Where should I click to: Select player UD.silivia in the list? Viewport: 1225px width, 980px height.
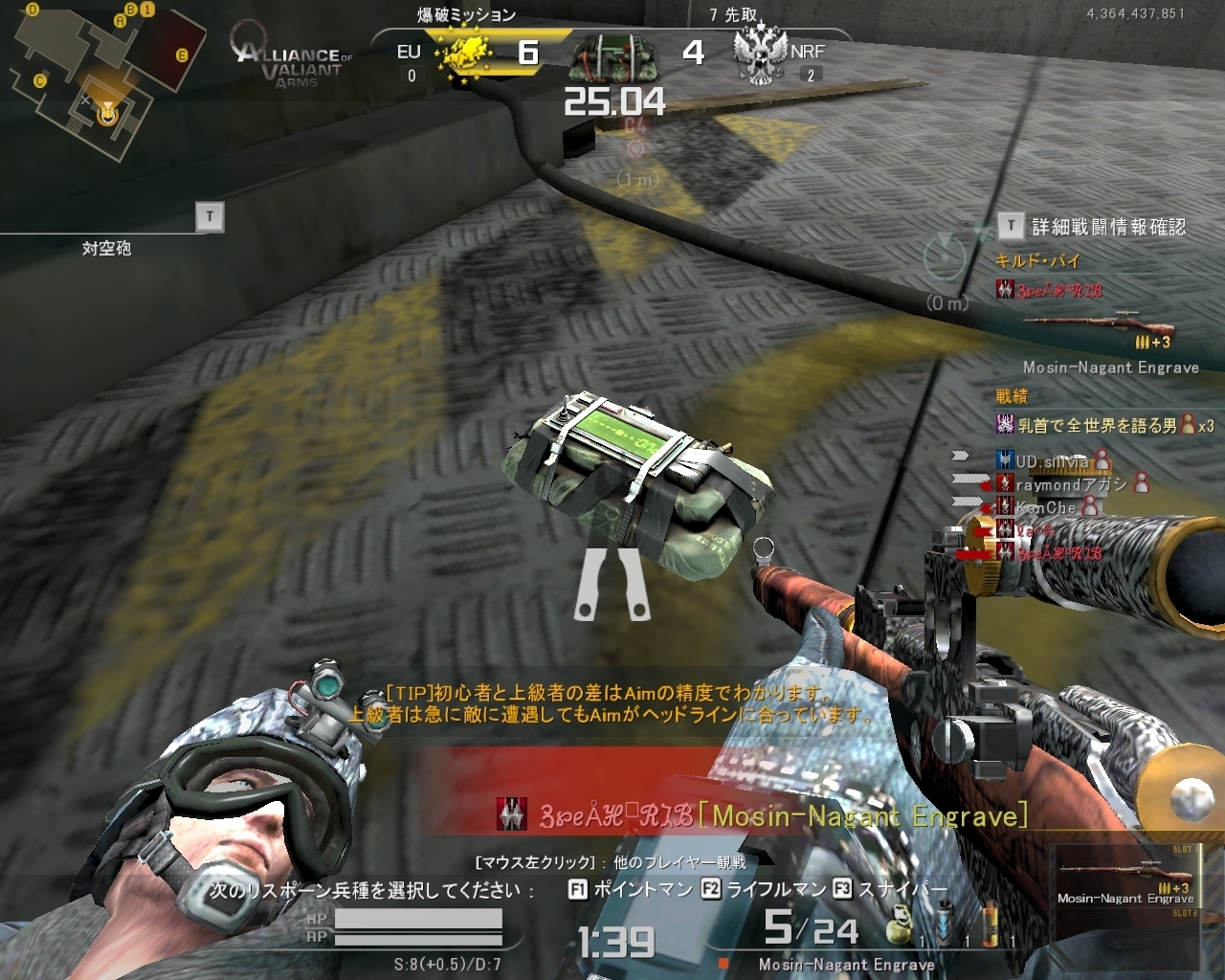[1051, 461]
